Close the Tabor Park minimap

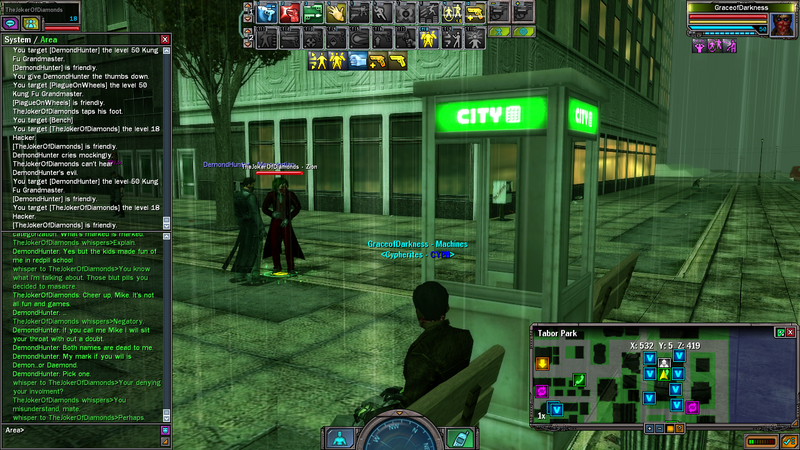[x=792, y=332]
